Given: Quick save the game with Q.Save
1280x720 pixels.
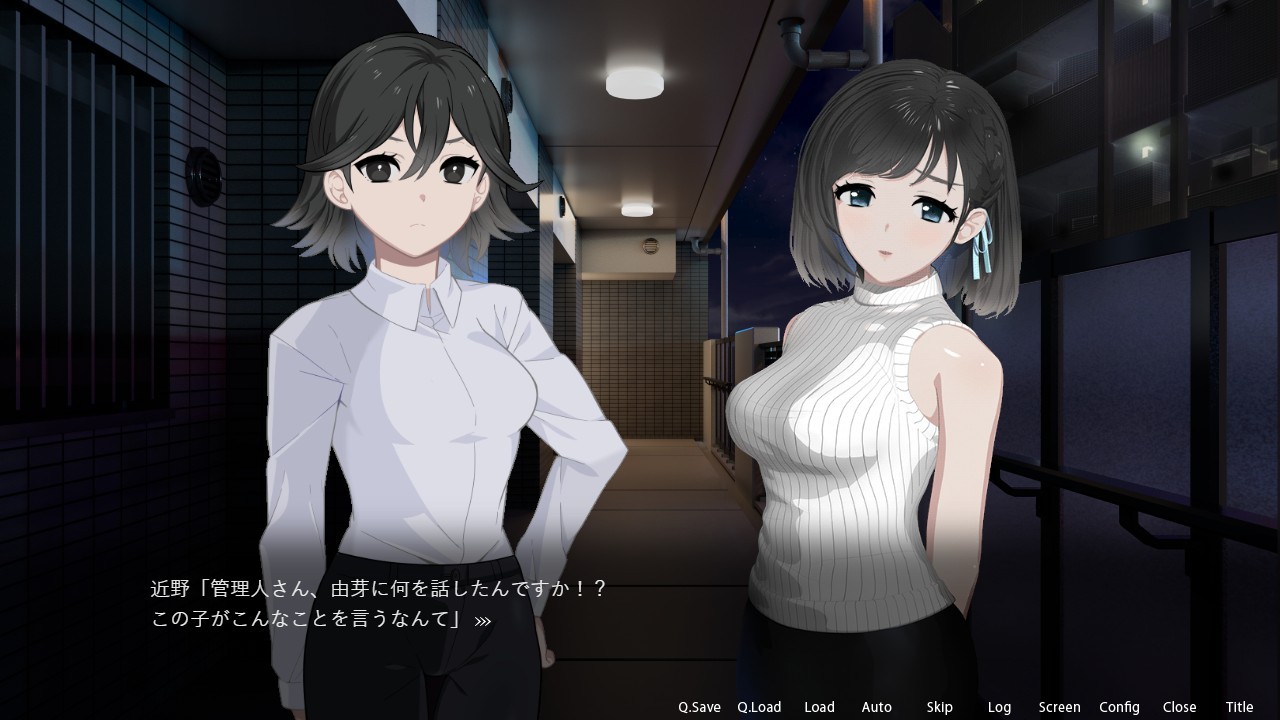Looking at the screenshot, I should tap(700, 707).
